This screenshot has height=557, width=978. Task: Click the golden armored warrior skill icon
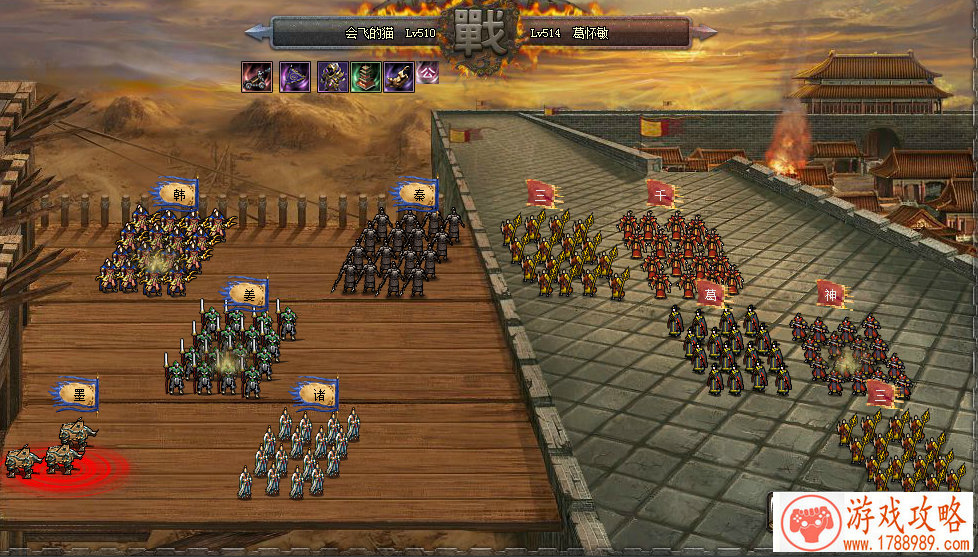pos(333,76)
